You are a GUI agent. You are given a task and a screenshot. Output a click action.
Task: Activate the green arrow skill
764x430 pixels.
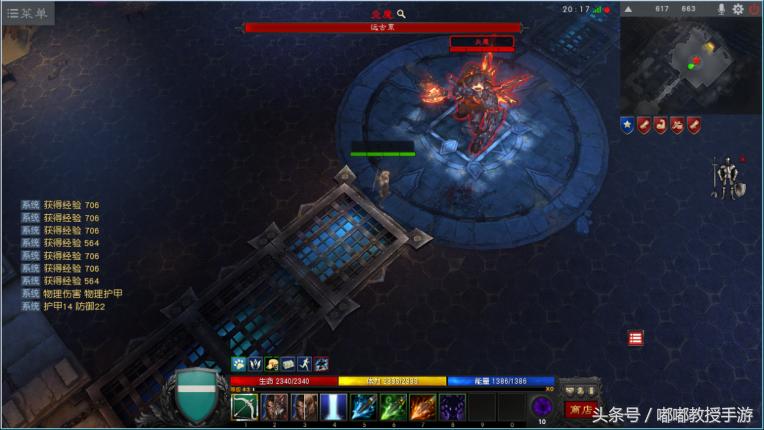pos(393,407)
